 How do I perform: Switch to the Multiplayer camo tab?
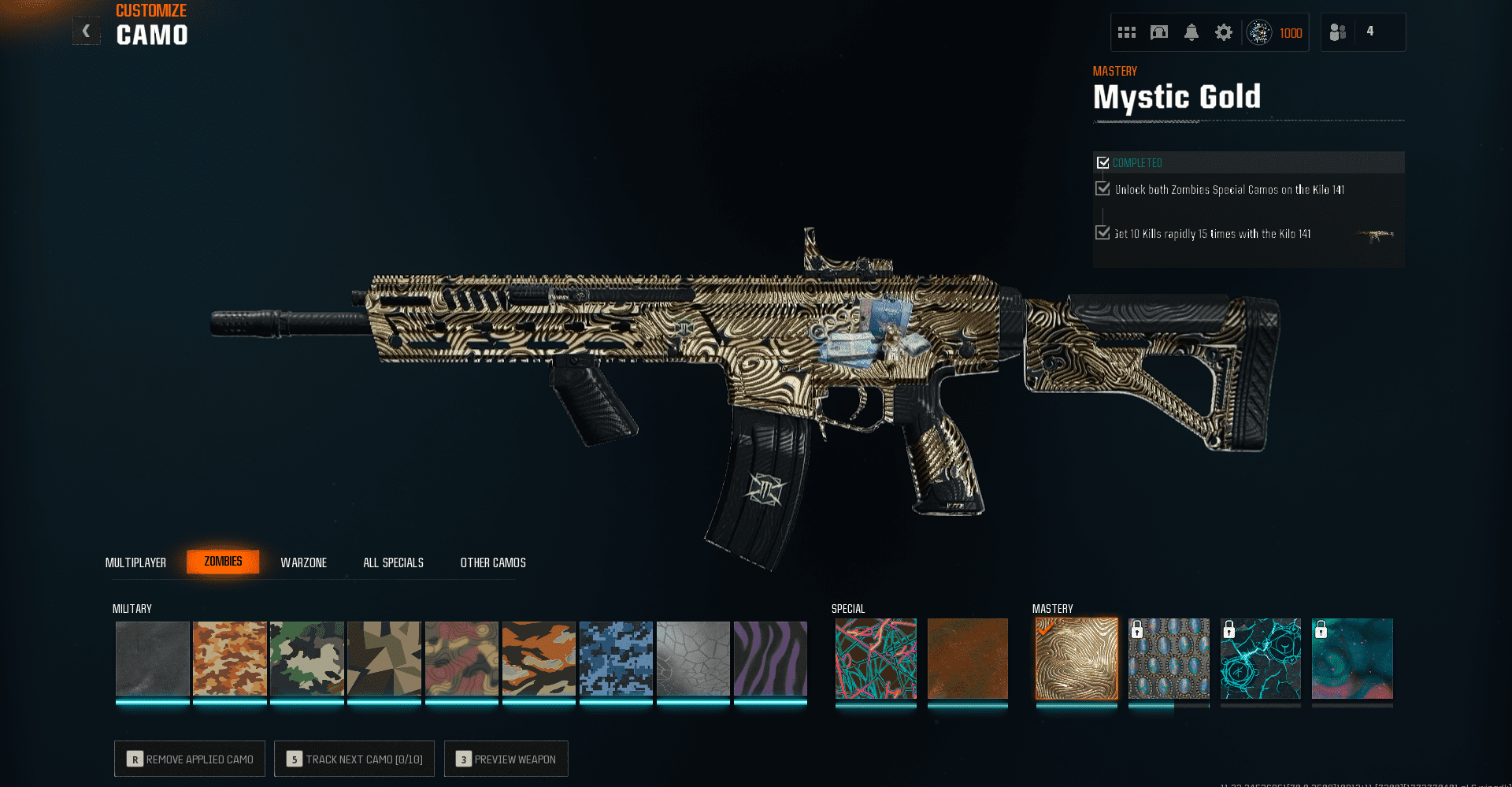(135, 562)
